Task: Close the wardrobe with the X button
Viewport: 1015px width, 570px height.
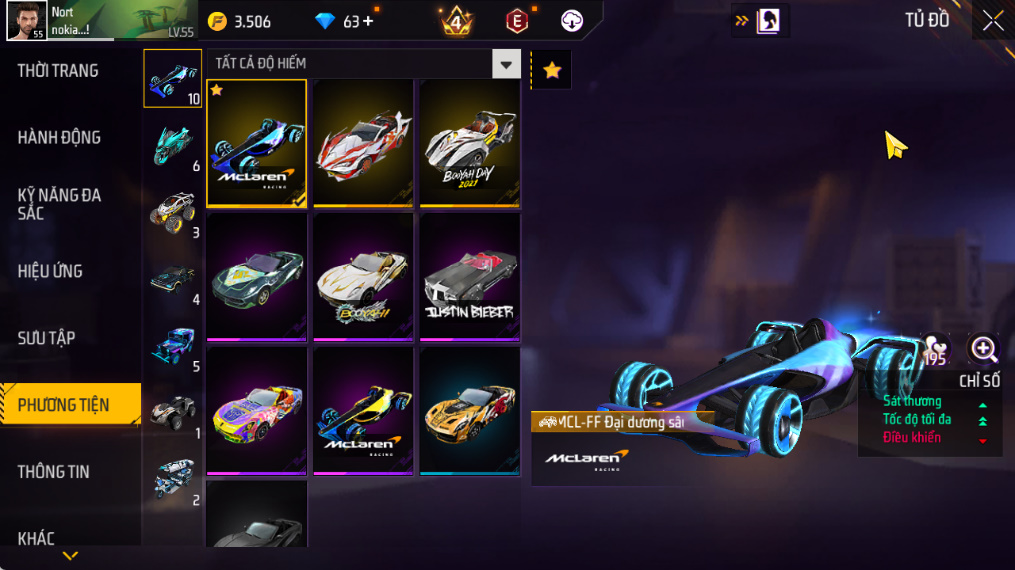Action: [x=992, y=21]
